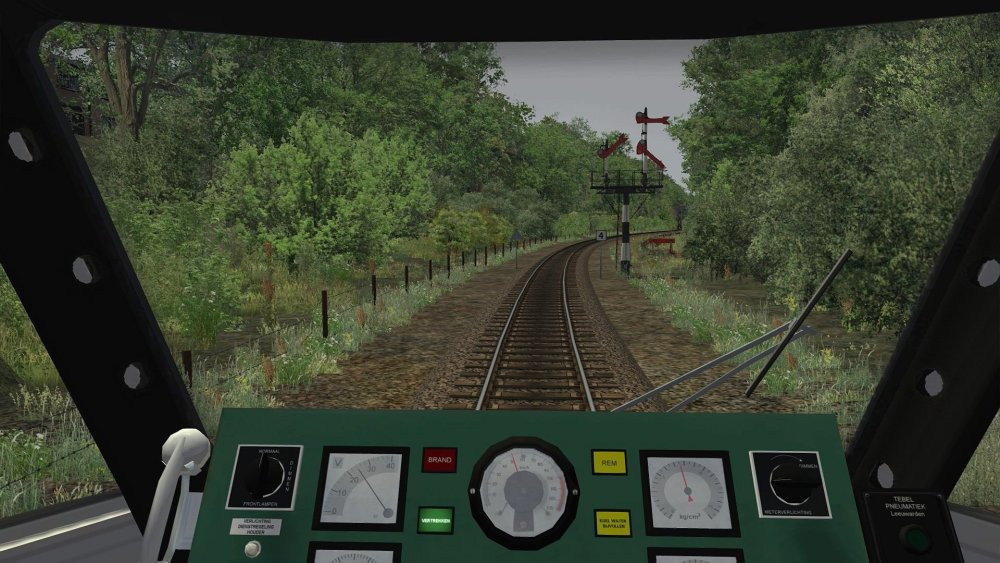Hit the green VERTREKKEN button

click(436, 520)
